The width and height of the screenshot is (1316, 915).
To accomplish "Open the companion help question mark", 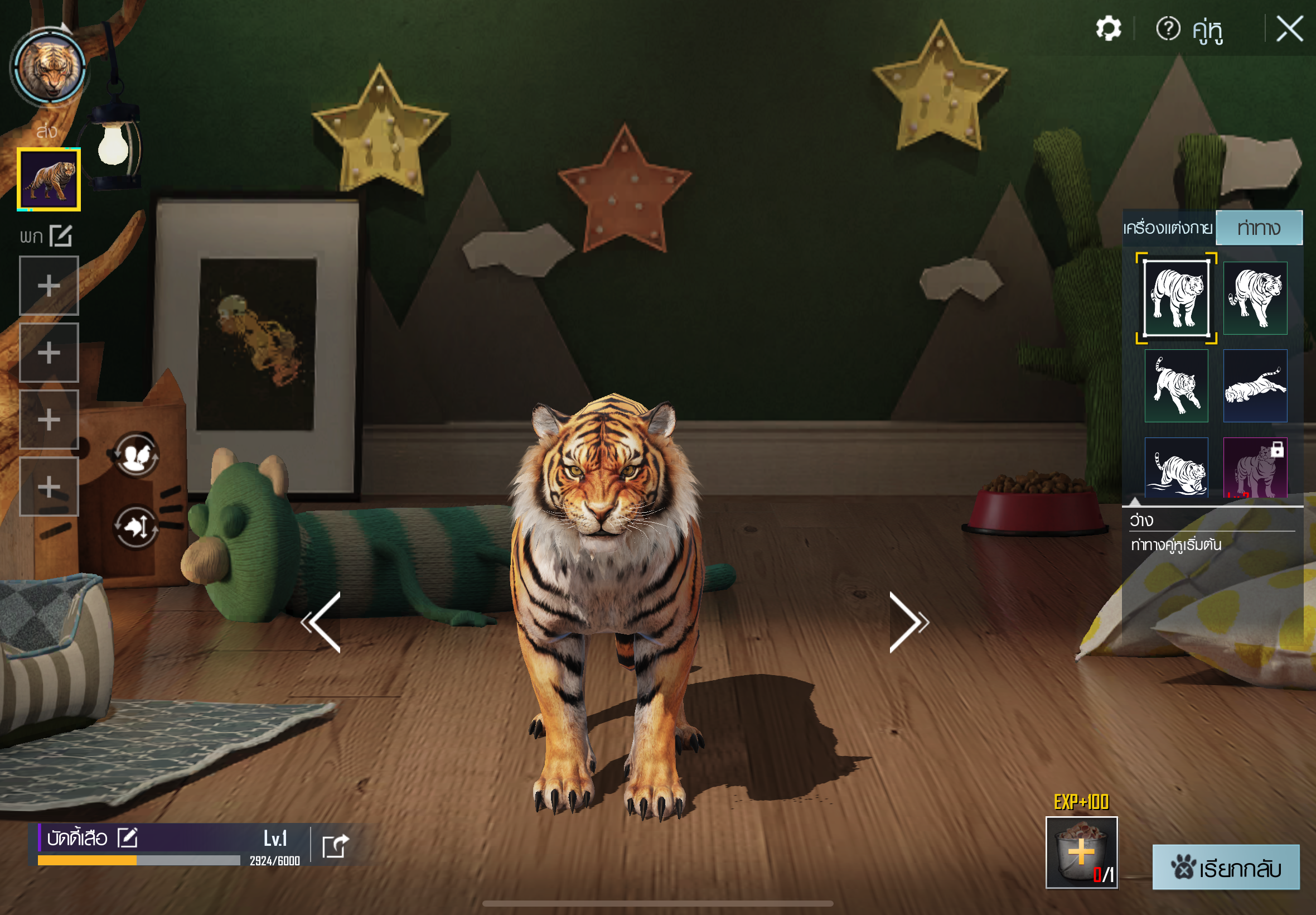I will click(x=1168, y=28).
